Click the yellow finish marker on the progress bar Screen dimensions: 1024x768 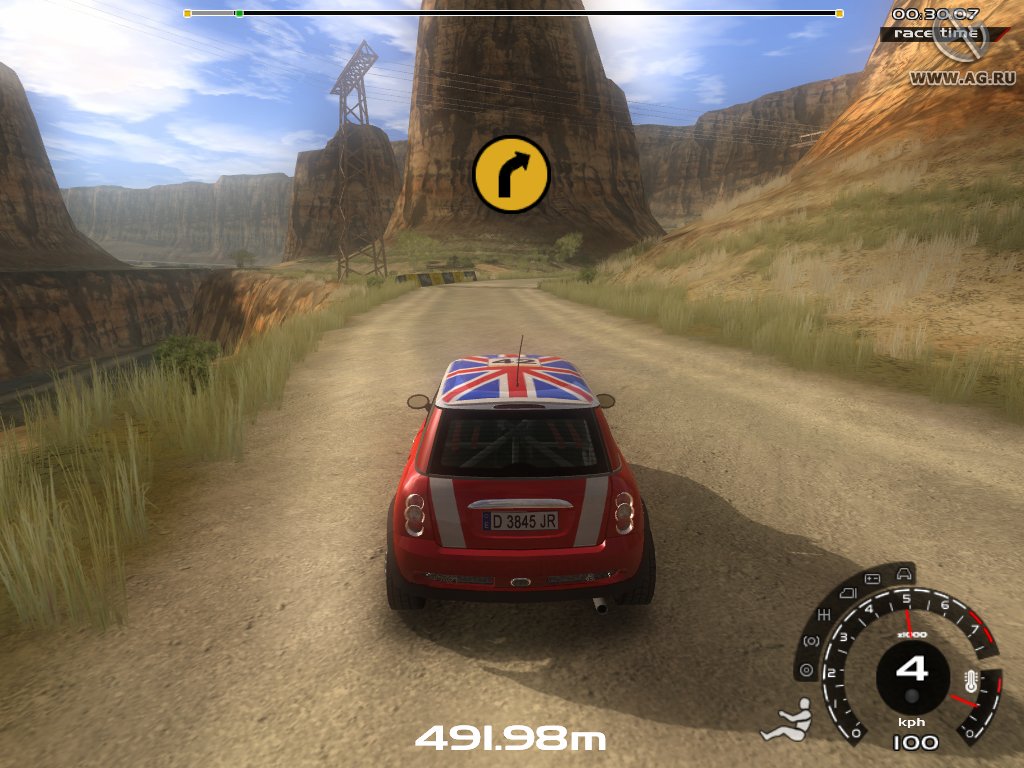click(838, 13)
